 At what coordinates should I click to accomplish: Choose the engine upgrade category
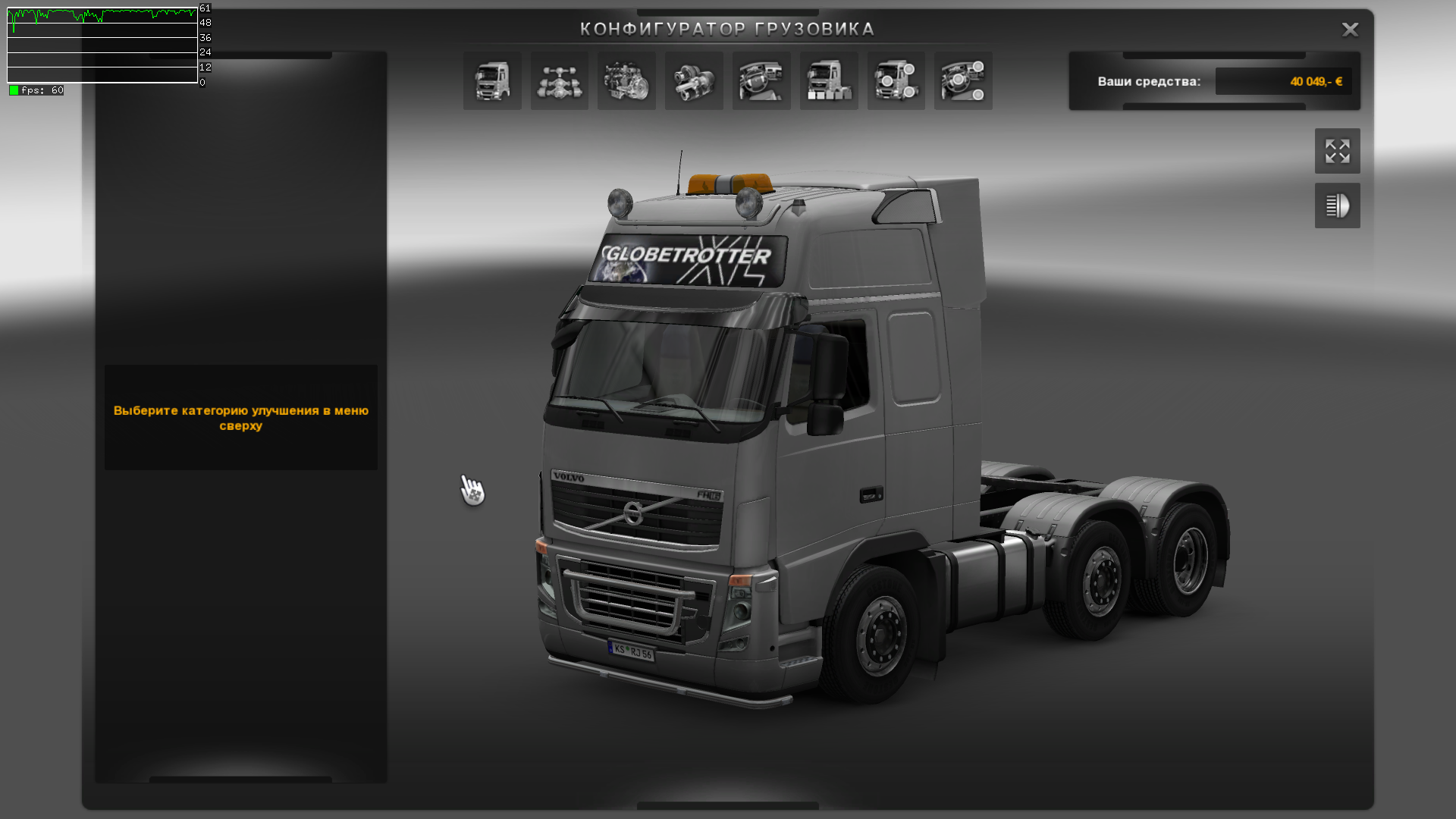(x=626, y=81)
